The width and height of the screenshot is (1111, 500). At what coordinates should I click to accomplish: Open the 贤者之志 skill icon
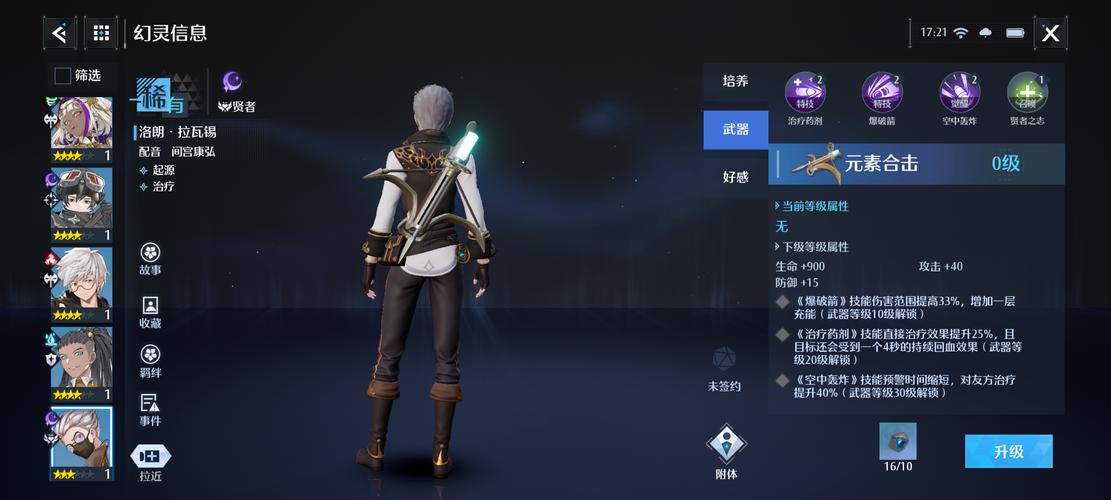(x=1027, y=93)
